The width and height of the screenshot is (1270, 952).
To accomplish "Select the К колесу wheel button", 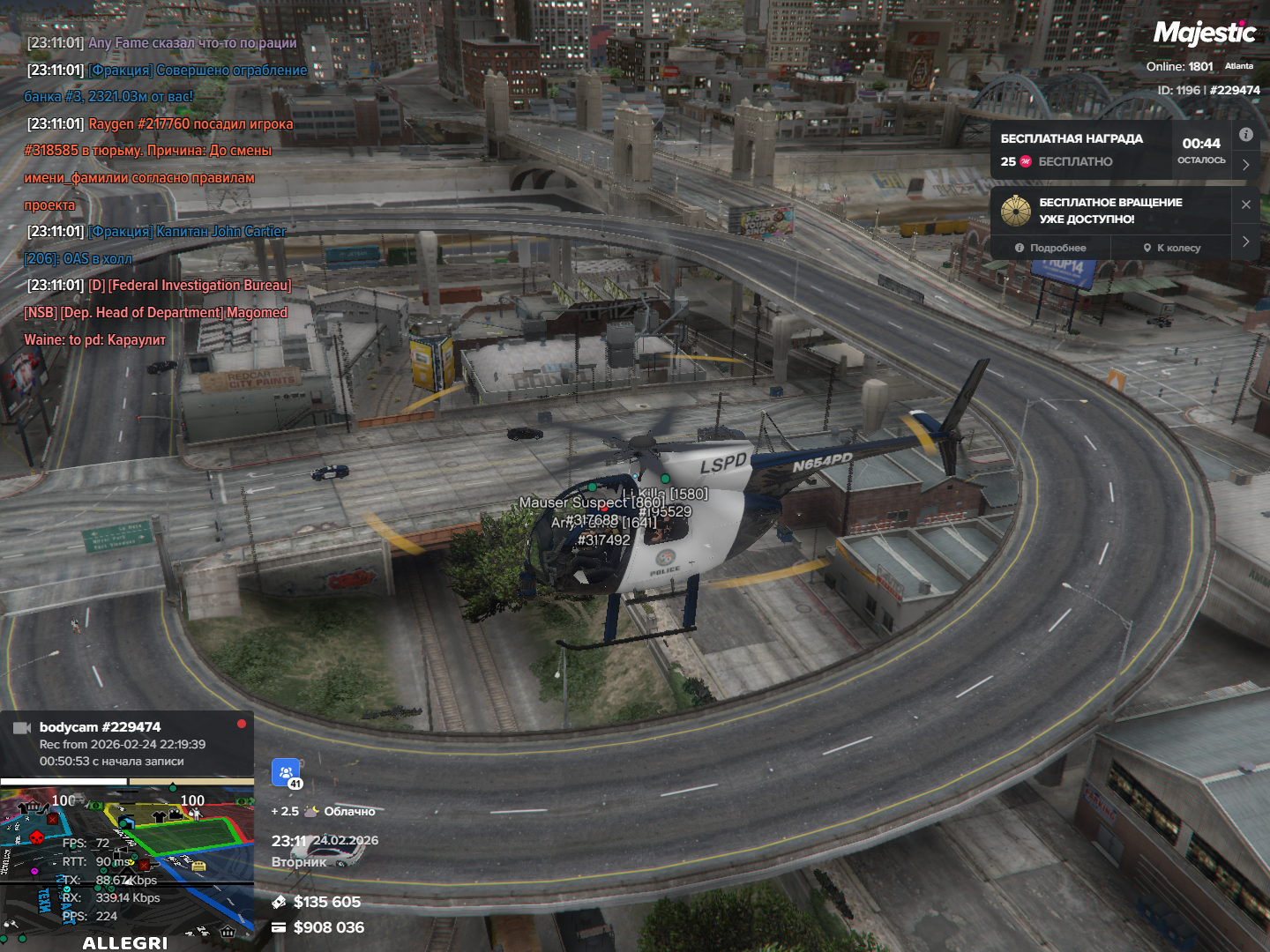I will click(1171, 248).
